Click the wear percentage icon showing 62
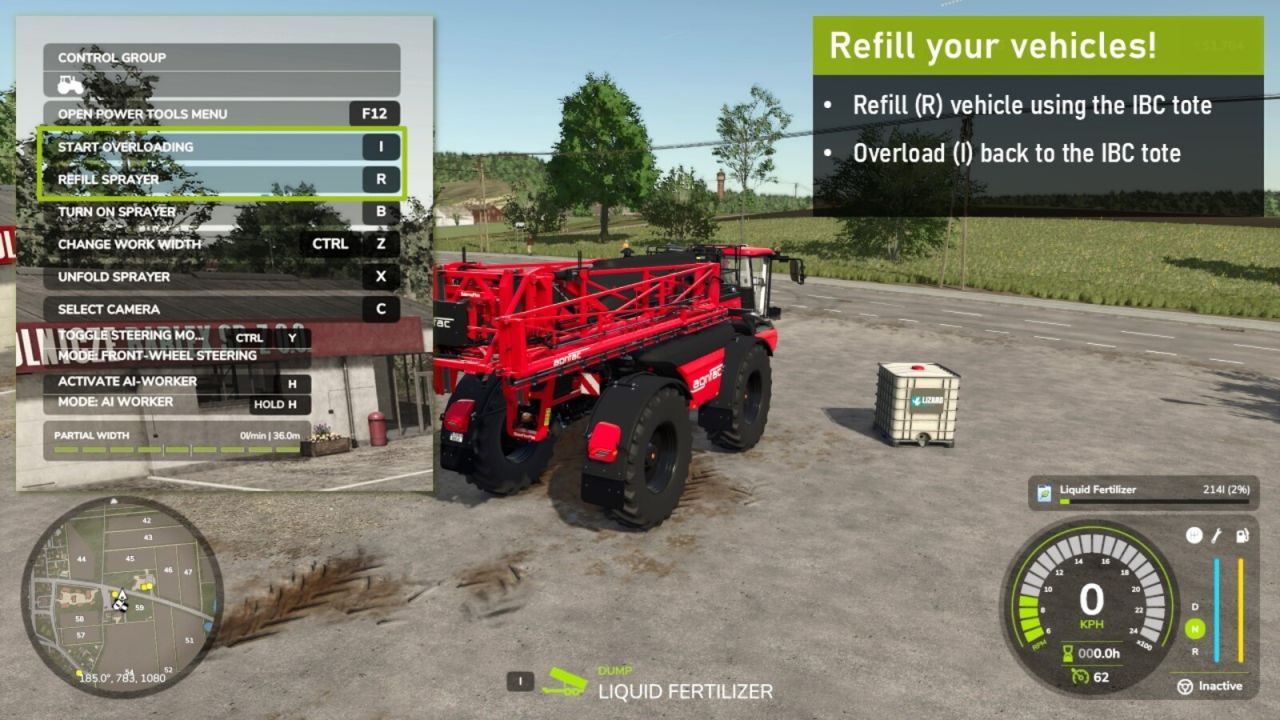The image size is (1280, 720). [x=1080, y=677]
